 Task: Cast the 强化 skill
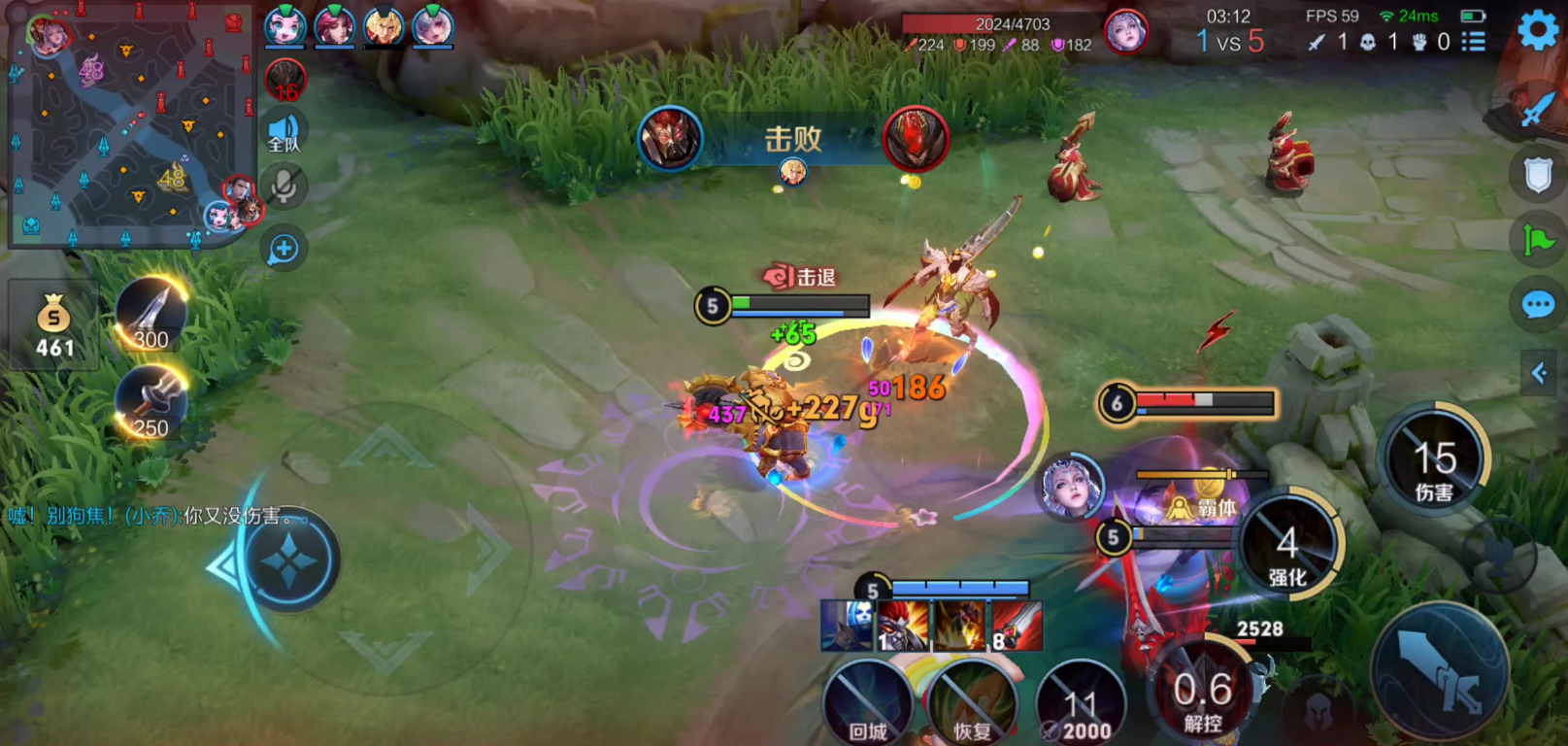pyautogui.click(x=1287, y=548)
